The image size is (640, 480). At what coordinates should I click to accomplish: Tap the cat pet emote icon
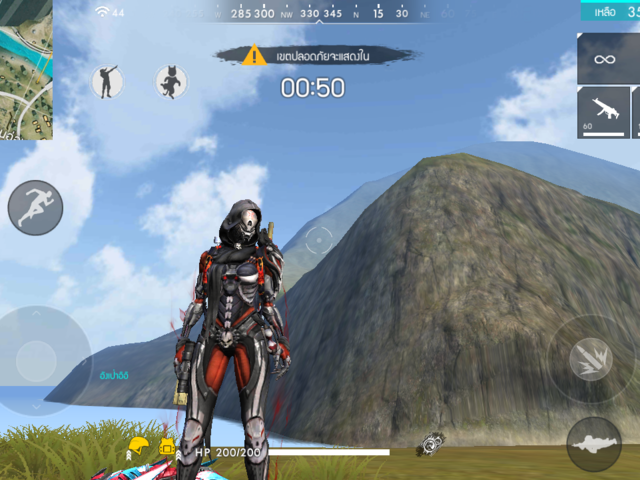[x=171, y=82]
